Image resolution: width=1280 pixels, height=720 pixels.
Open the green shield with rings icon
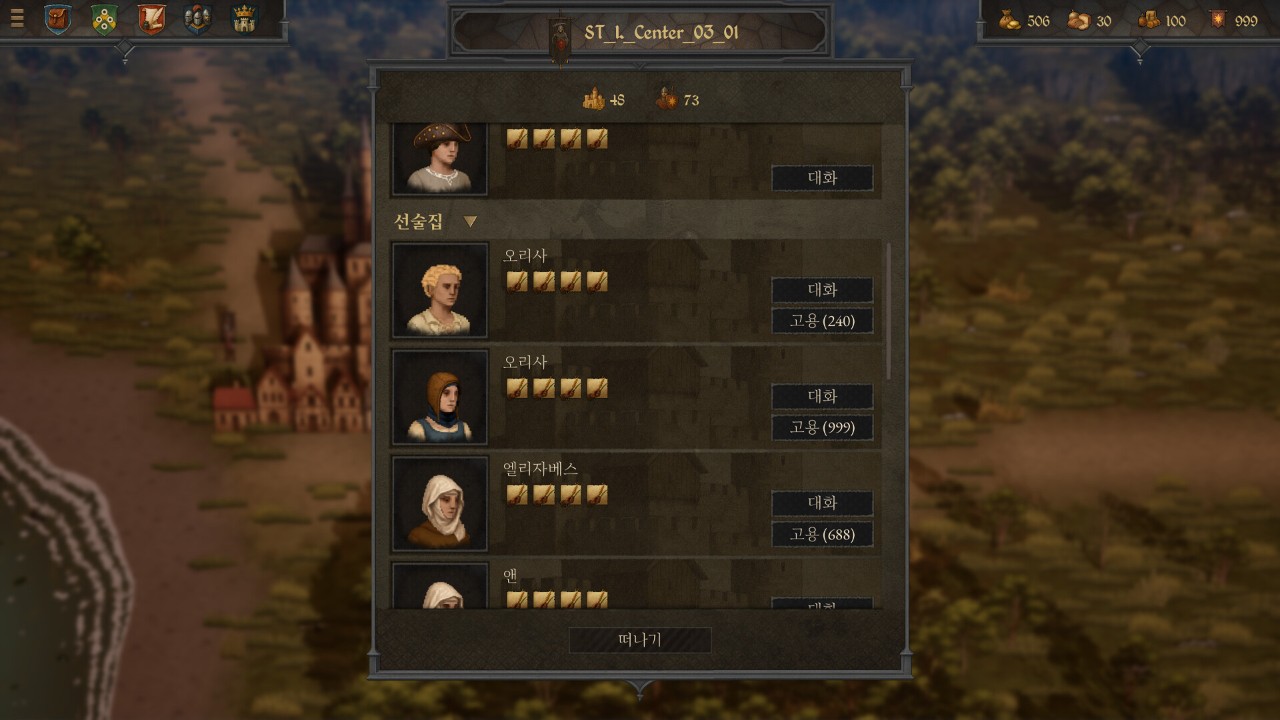point(104,19)
